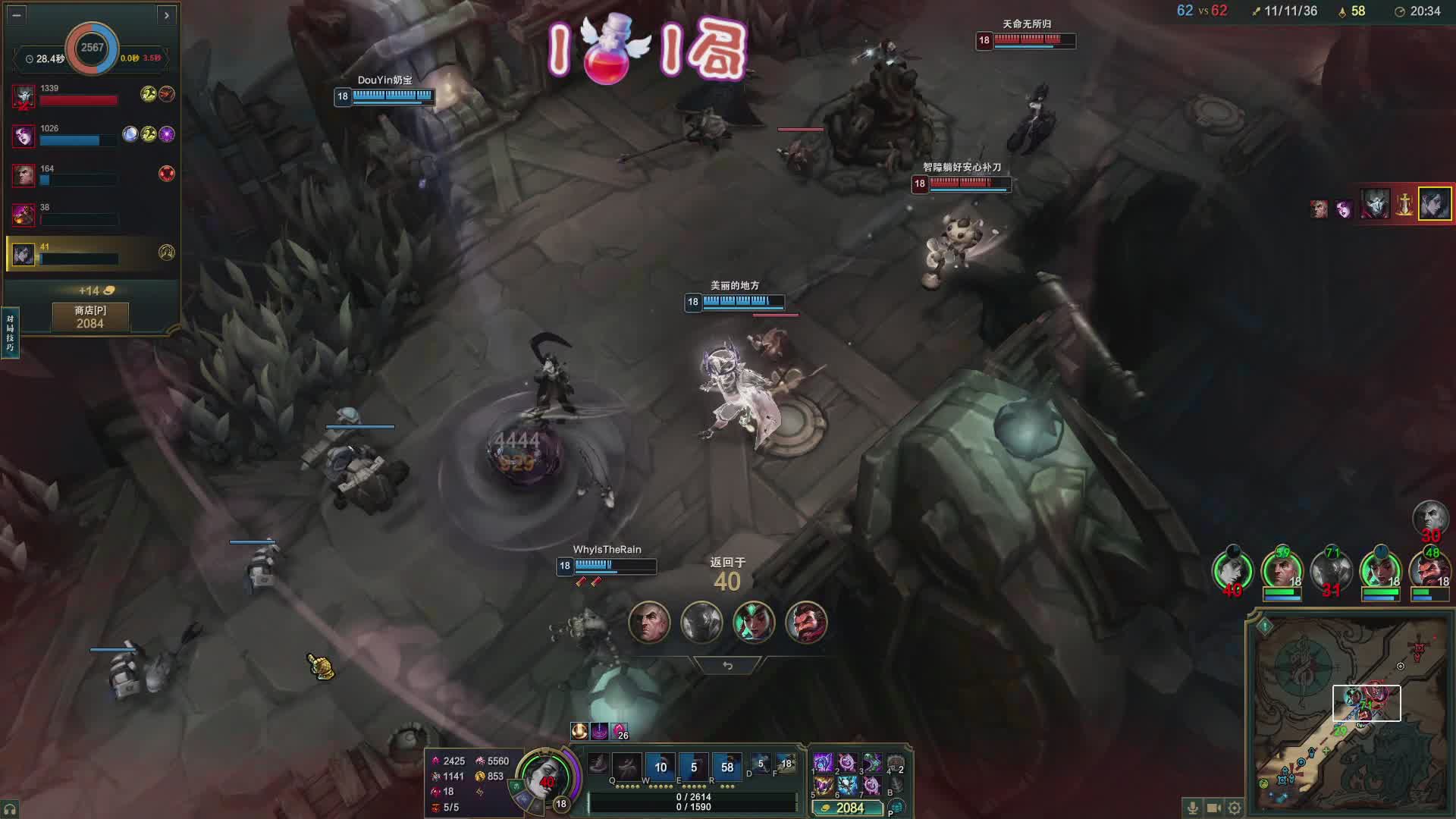The width and height of the screenshot is (1456, 819).
Task: Open the 对局技巧 game tips tab
Action: tap(10, 333)
